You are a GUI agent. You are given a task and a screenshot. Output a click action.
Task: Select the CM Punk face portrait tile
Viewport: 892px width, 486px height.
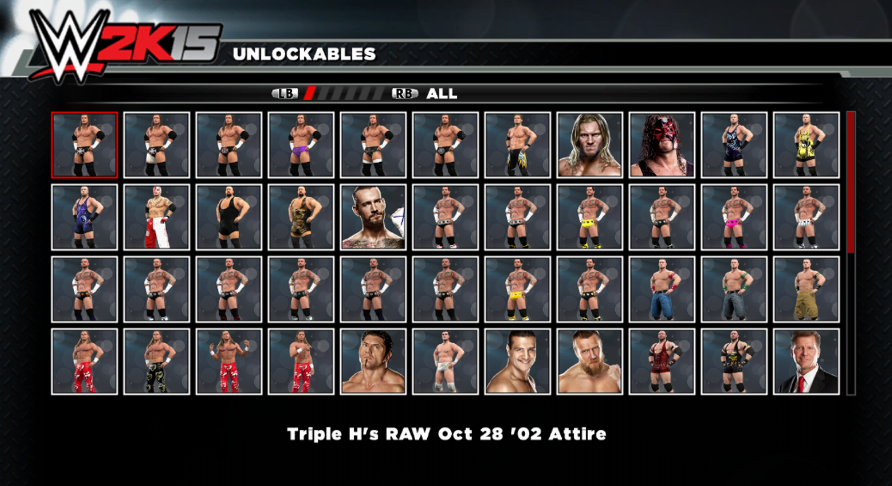(x=373, y=217)
